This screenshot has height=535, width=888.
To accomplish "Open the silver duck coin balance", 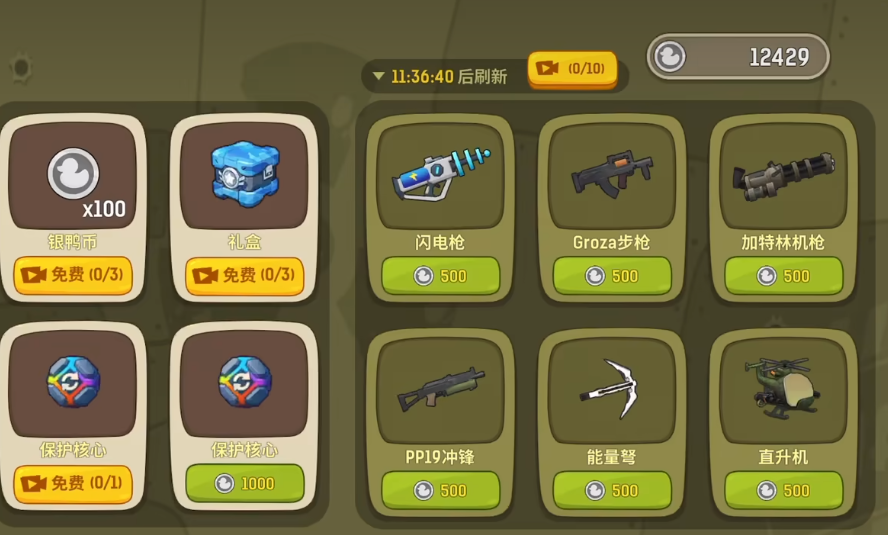I will click(x=738, y=57).
